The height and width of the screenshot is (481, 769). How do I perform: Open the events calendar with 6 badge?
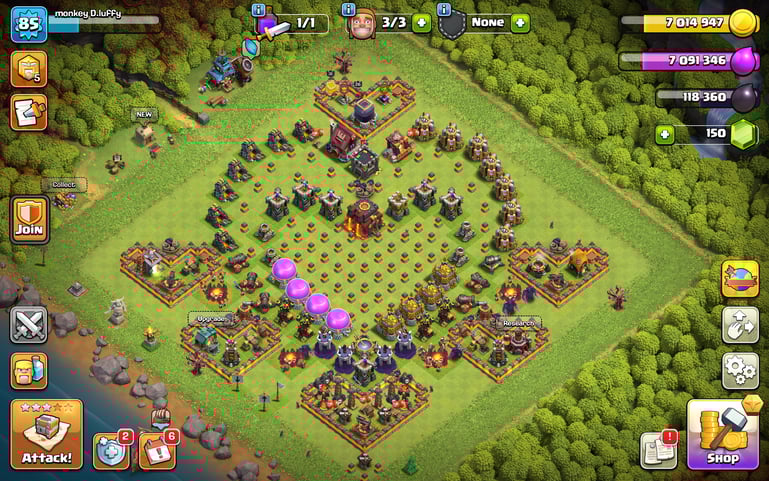157,451
